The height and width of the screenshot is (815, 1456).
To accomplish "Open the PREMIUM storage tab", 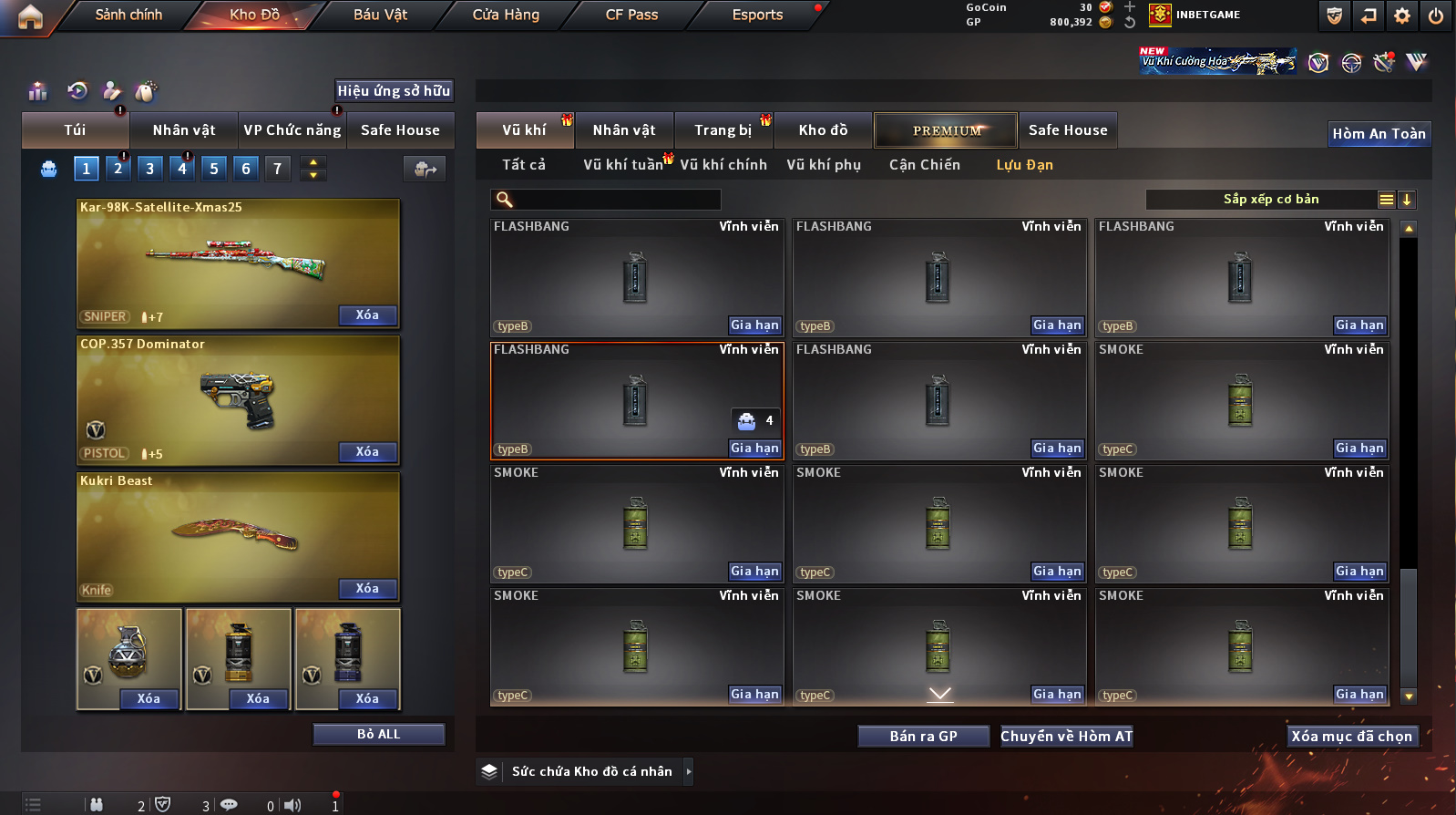I will point(946,130).
